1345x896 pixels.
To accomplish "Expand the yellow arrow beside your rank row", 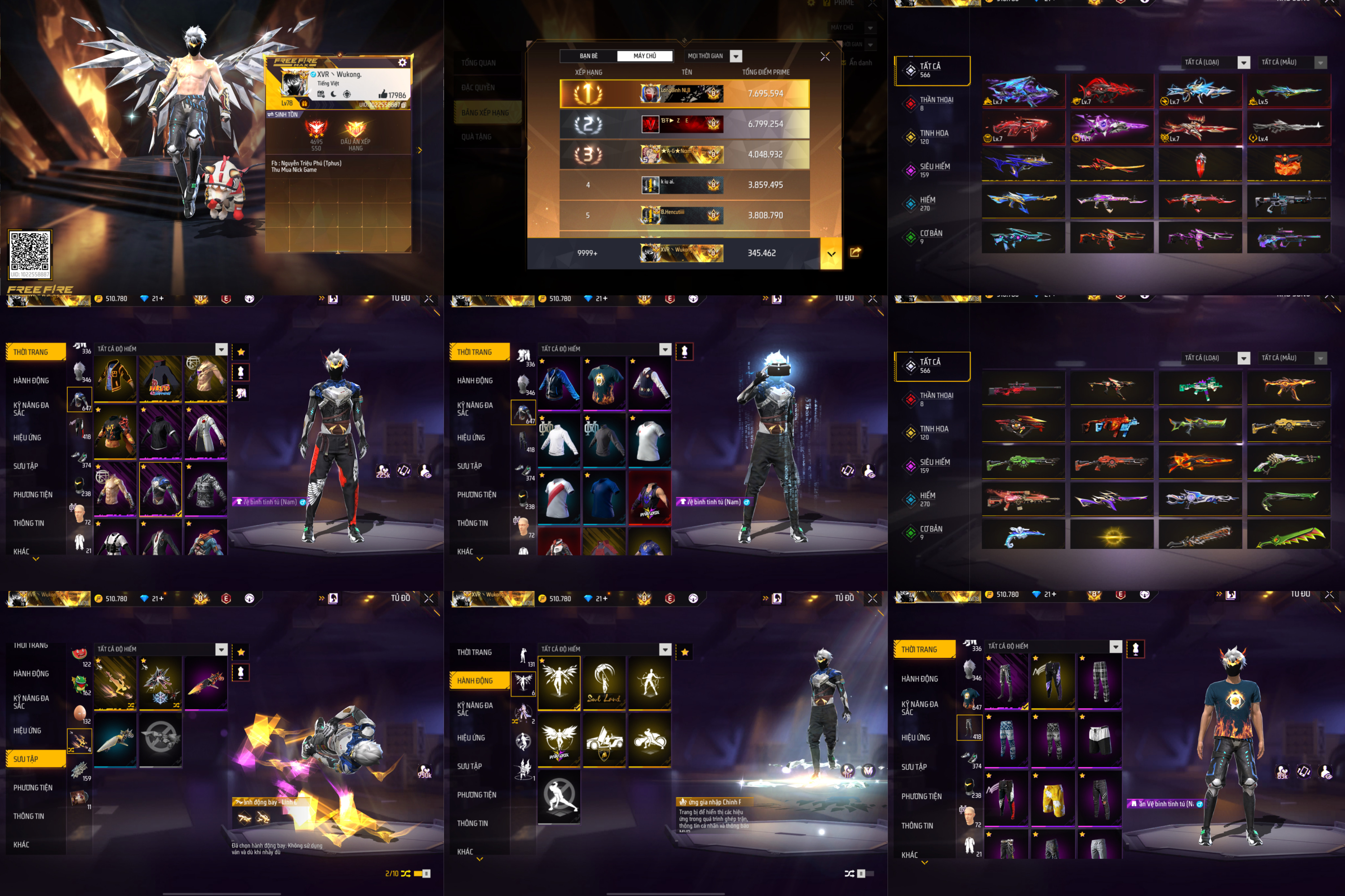I will point(831,253).
